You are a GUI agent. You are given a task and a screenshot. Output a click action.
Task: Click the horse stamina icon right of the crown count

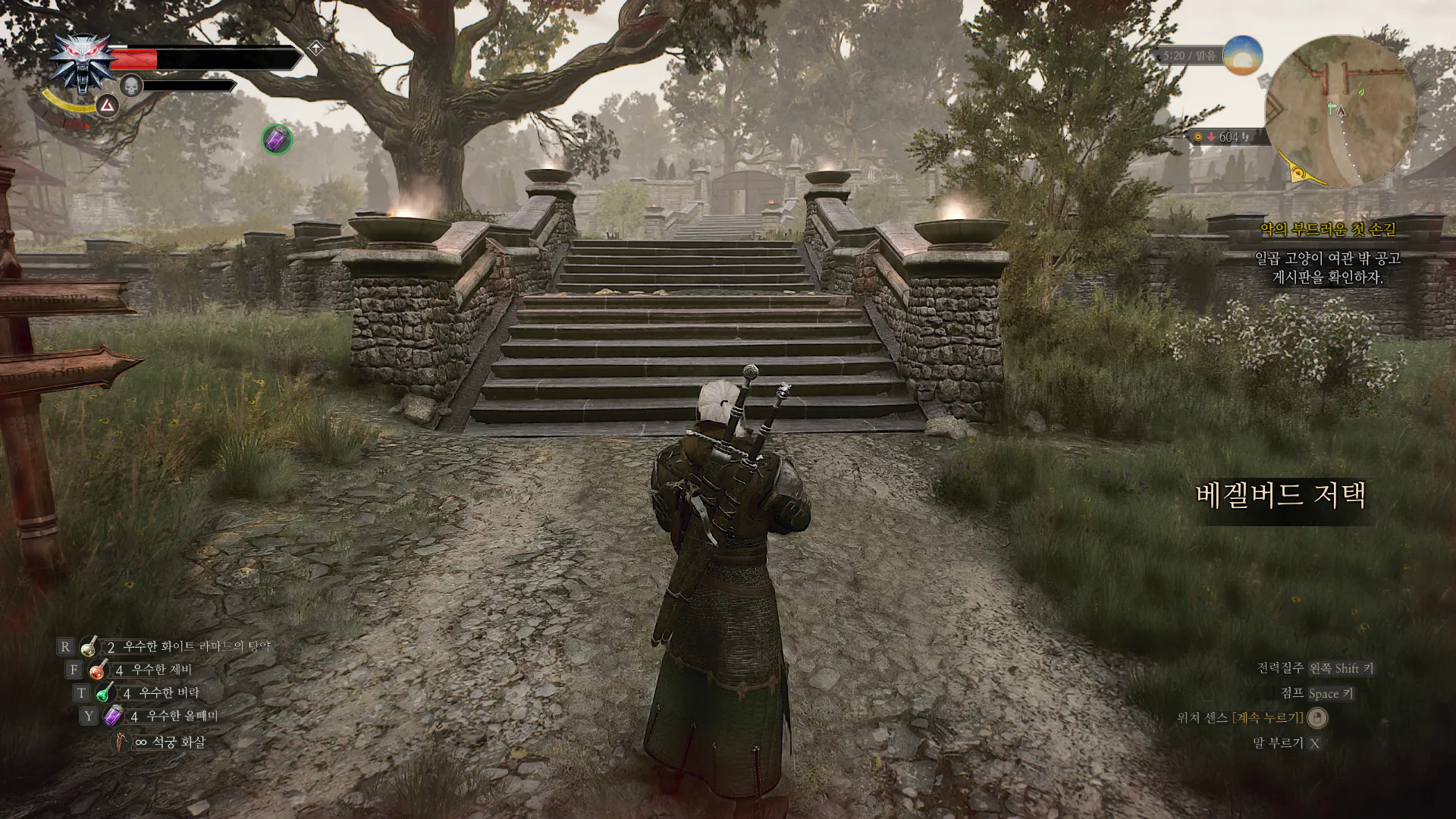coord(1246,137)
